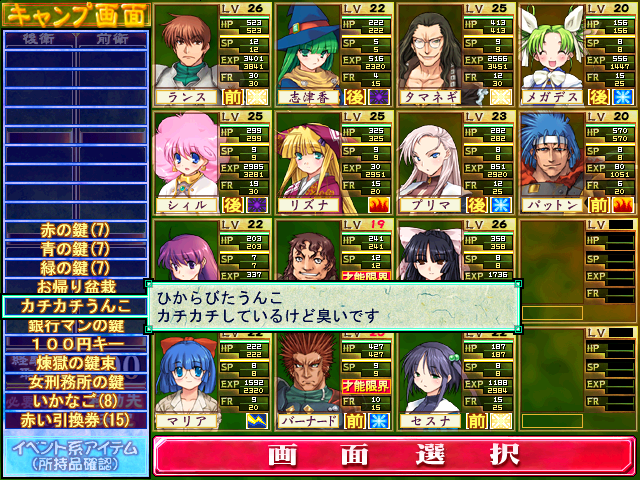Select the セスナ character card
The height and width of the screenshot is (480, 640).
[x=456, y=380]
